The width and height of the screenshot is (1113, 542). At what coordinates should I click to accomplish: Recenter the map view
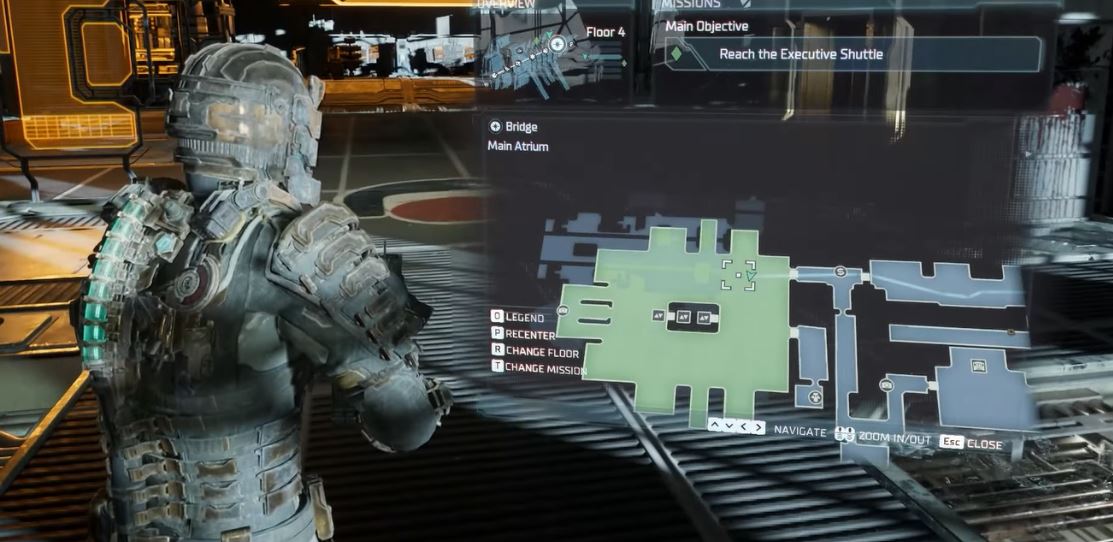[x=523, y=334]
